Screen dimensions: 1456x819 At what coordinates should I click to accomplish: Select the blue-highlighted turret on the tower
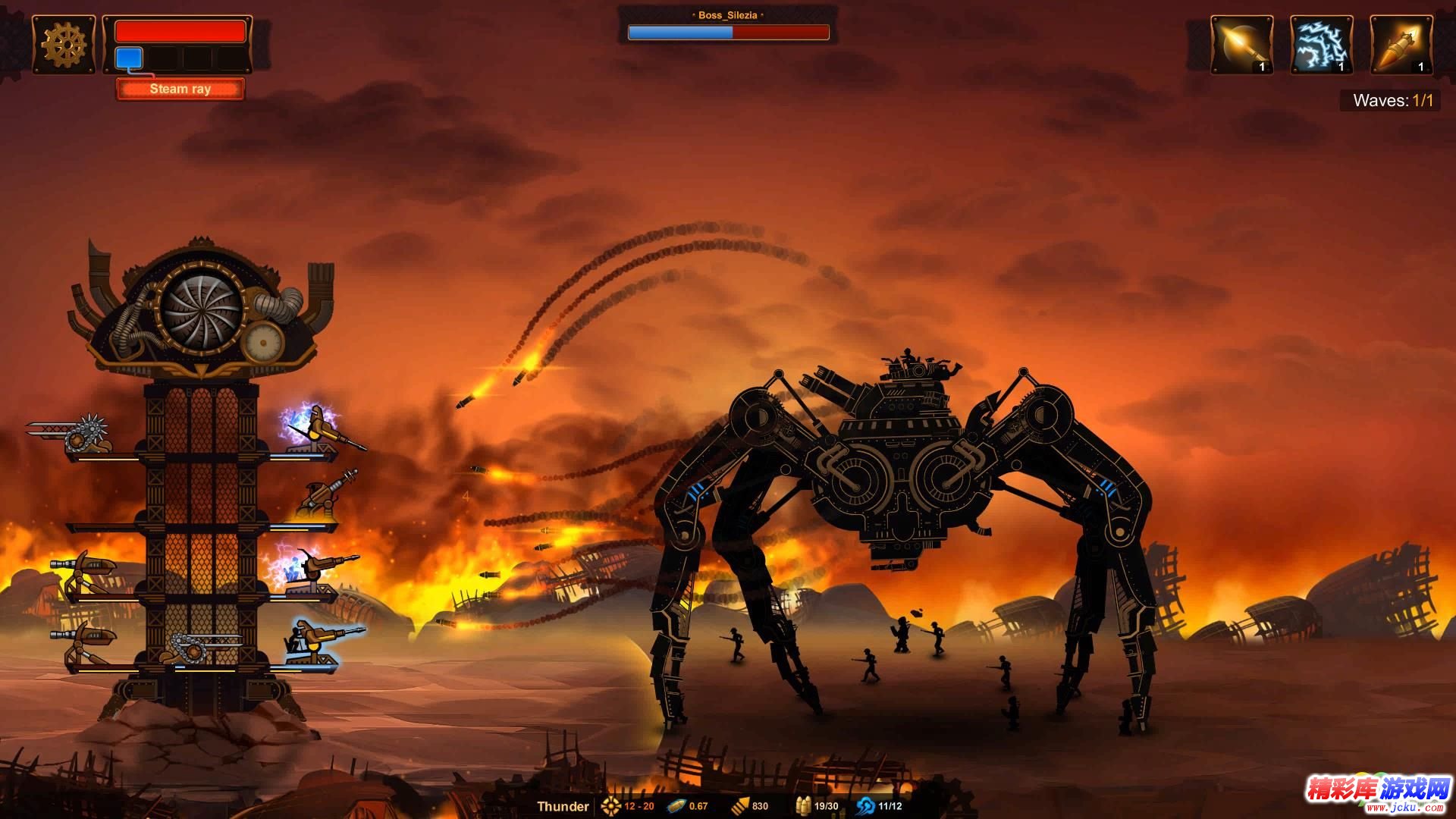click(x=317, y=642)
